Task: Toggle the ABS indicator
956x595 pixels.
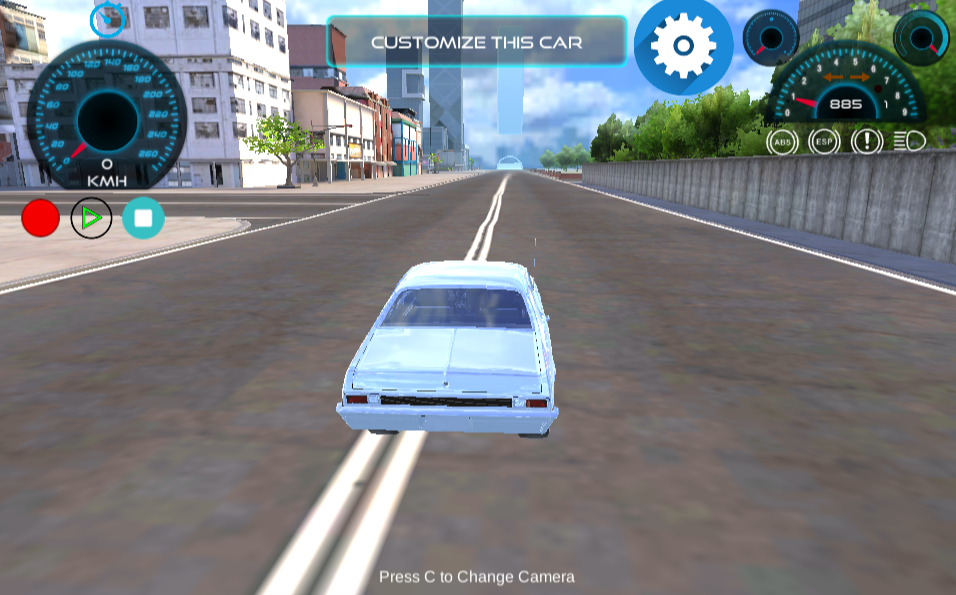Action: 782,141
